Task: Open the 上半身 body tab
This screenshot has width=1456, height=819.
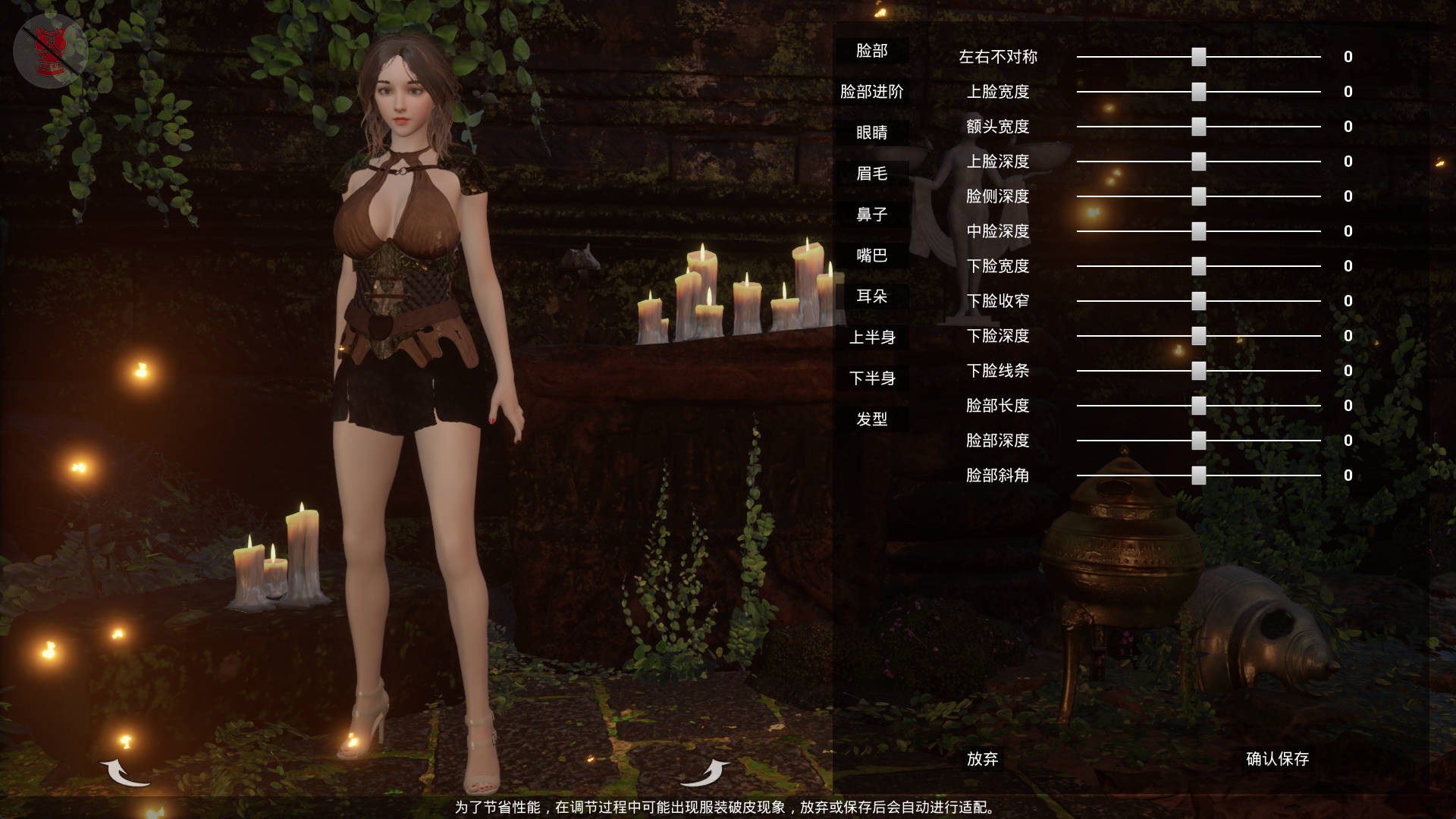Action: pyautogui.click(x=871, y=337)
